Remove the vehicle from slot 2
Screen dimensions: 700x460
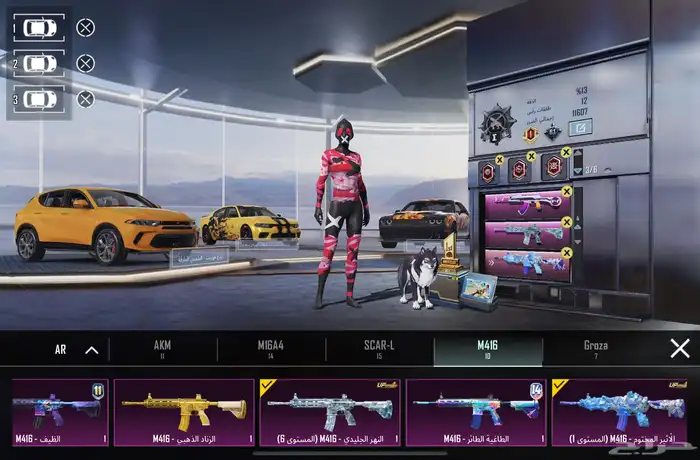click(x=86, y=63)
